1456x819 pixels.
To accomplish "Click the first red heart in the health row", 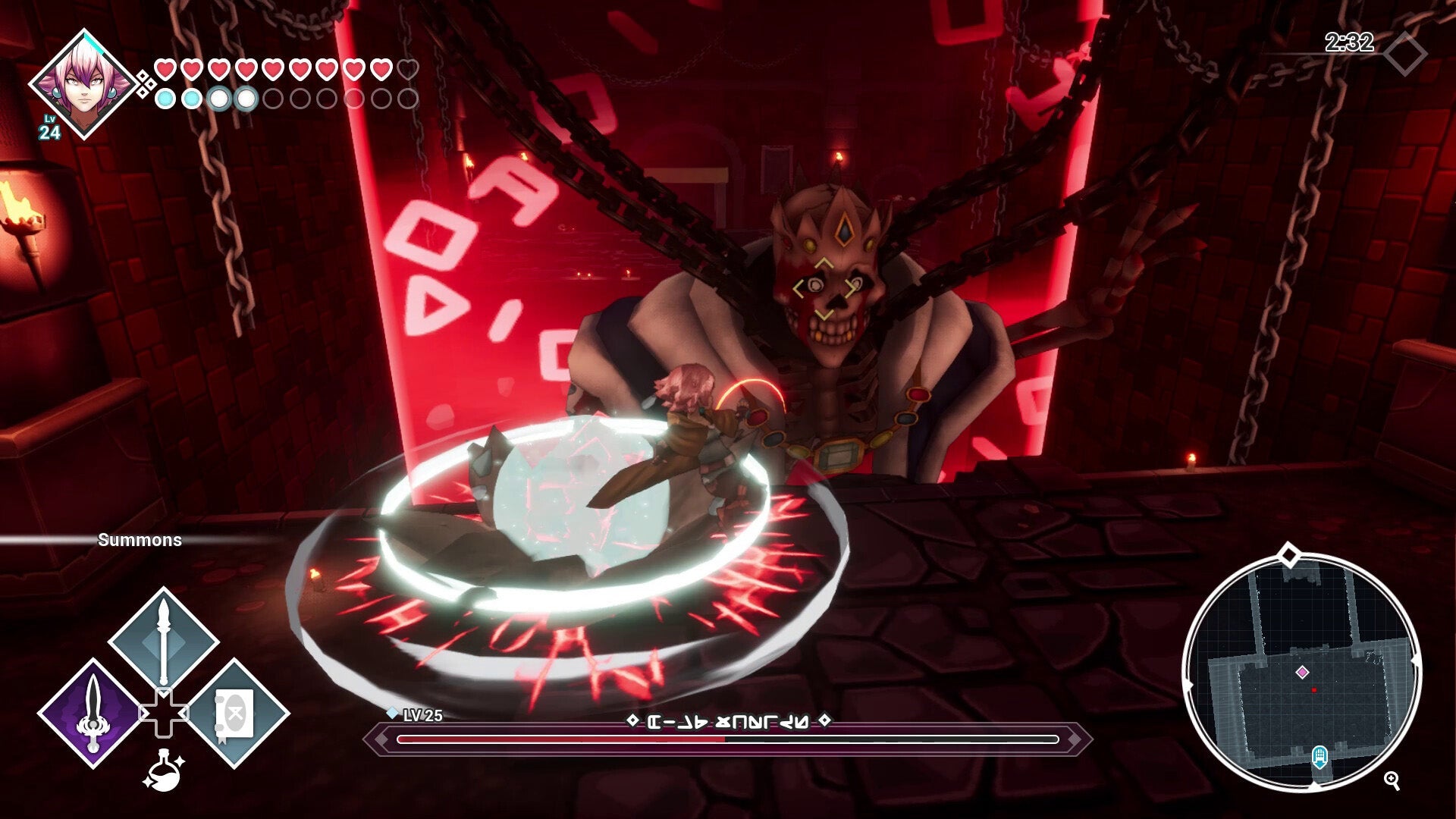I will 163,68.
